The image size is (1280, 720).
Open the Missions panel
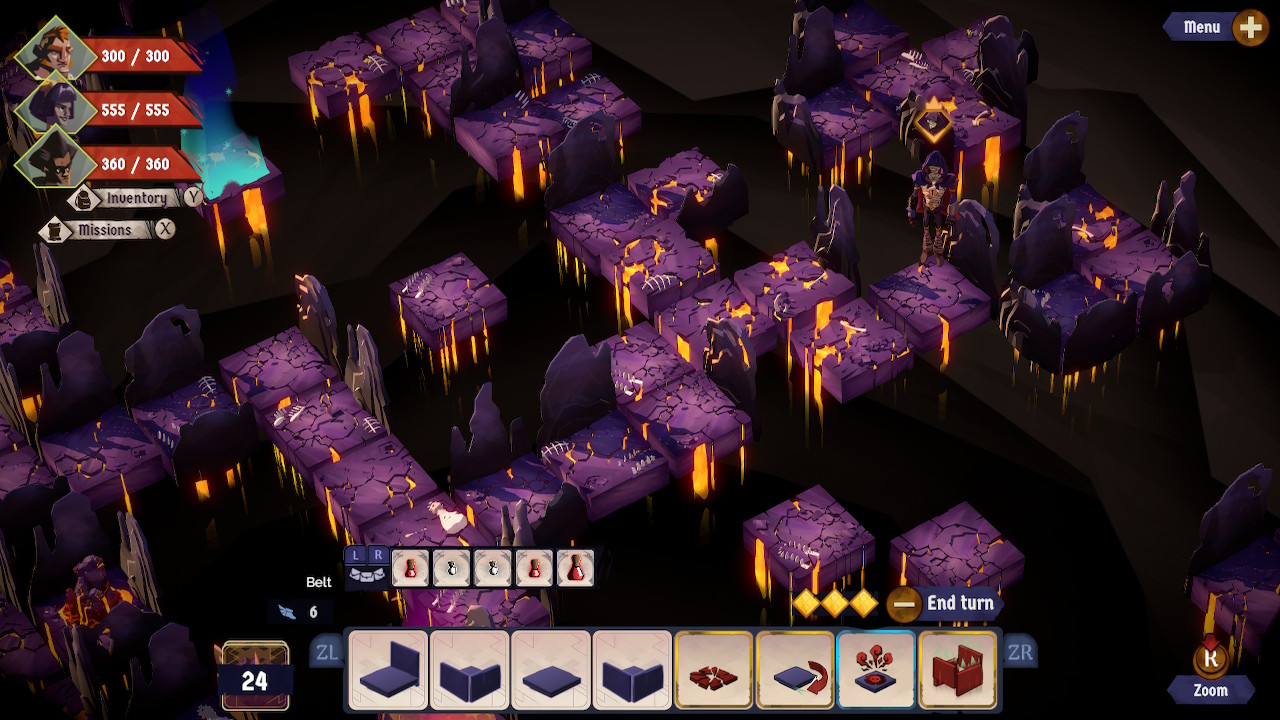point(105,230)
